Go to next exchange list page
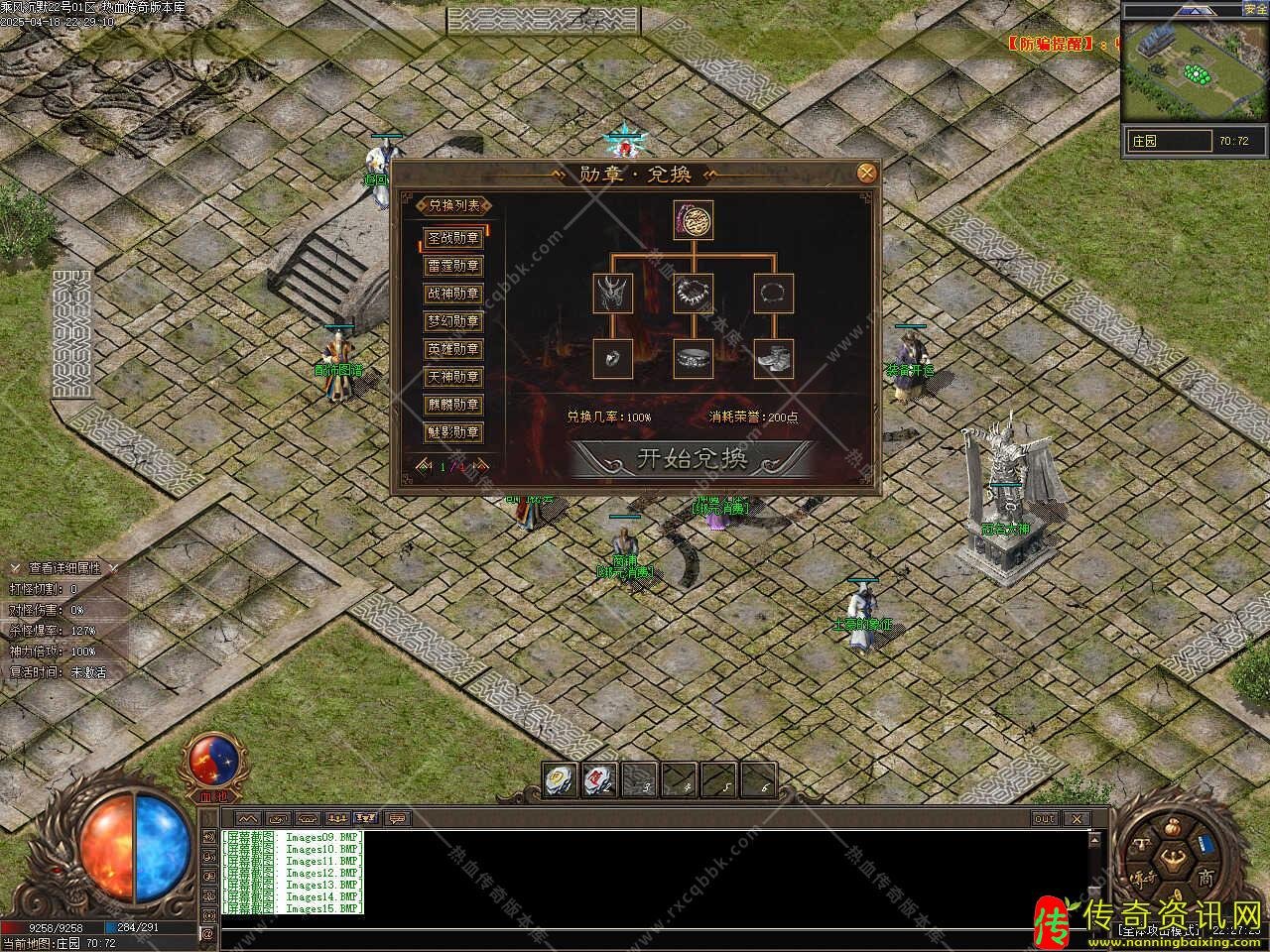Image resolution: width=1270 pixels, height=952 pixels. pyautogui.click(x=478, y=465)
